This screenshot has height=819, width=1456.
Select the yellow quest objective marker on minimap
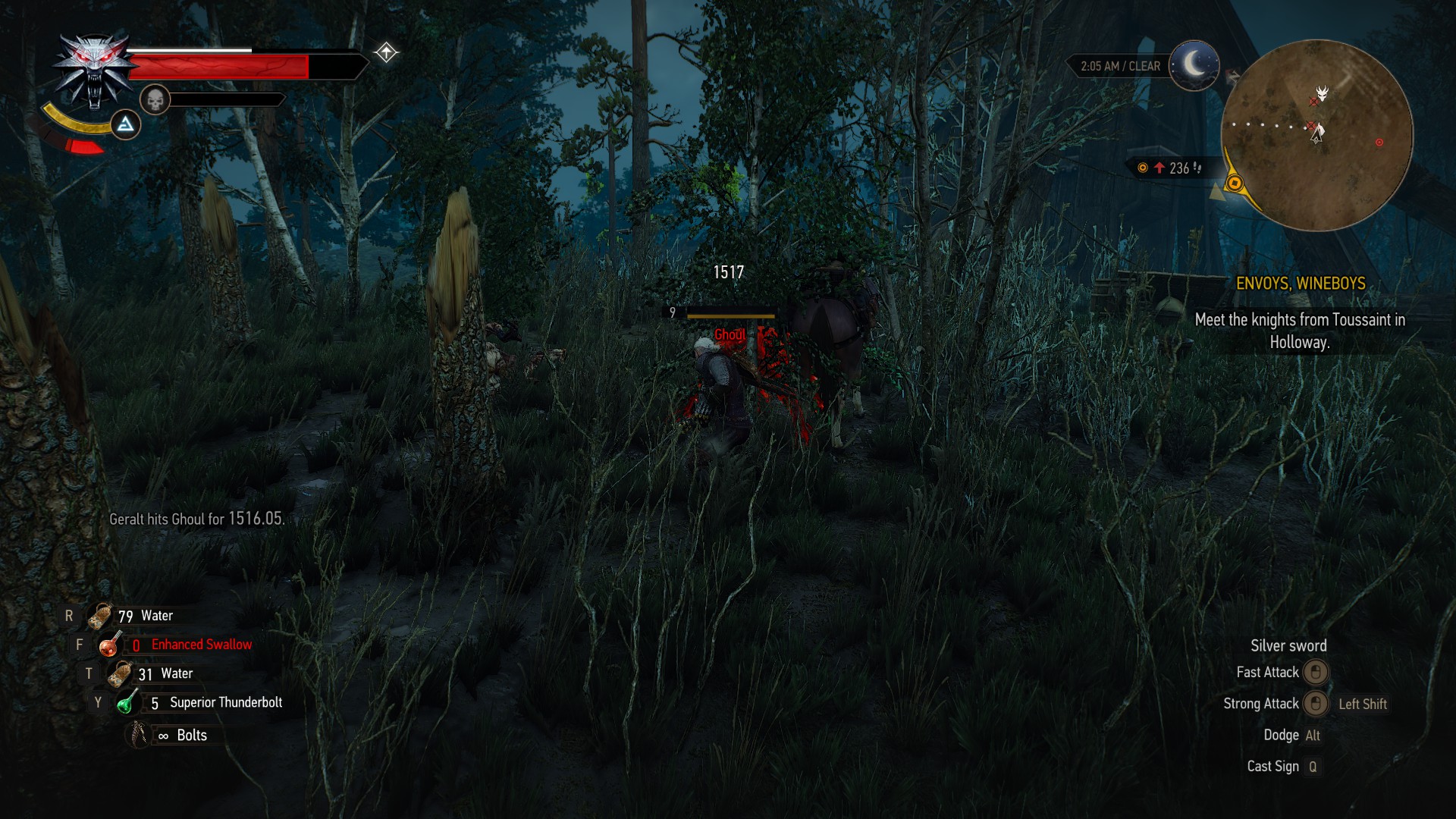(x=1235, y=183)
